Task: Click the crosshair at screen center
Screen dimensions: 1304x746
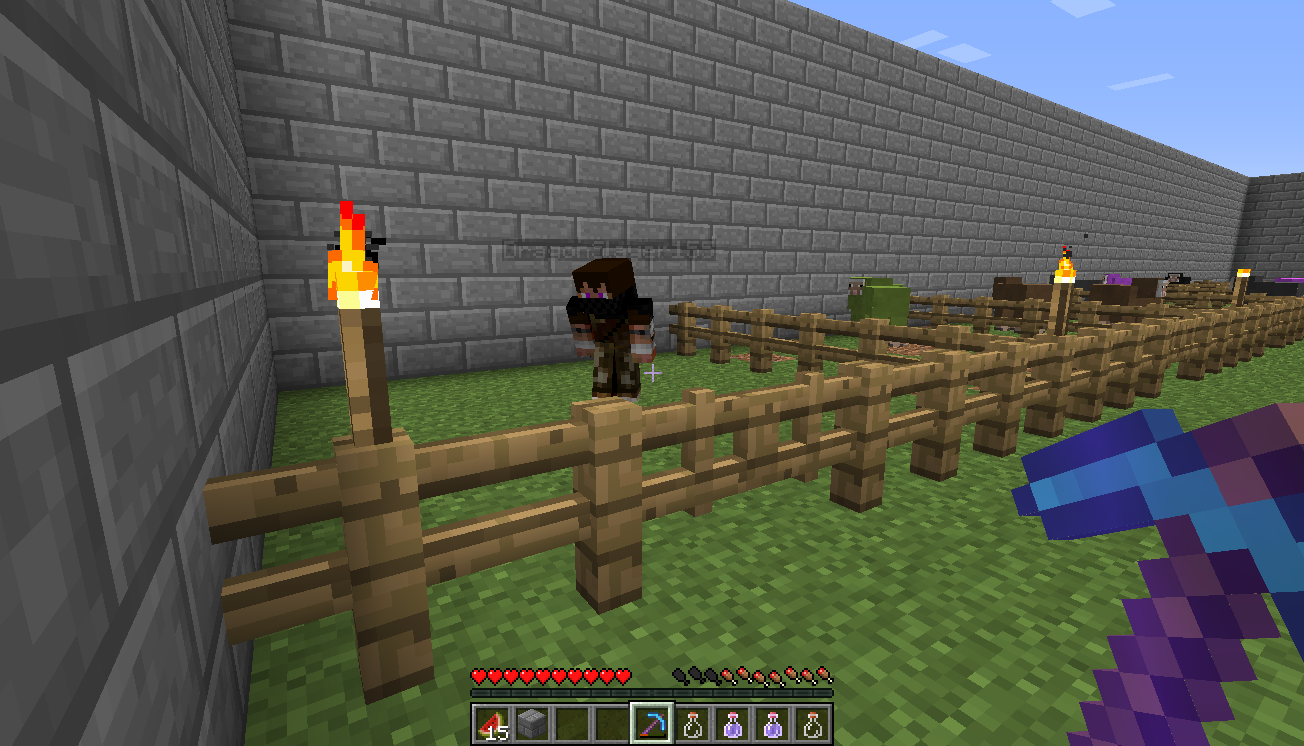Action: [x=654, y=373]
